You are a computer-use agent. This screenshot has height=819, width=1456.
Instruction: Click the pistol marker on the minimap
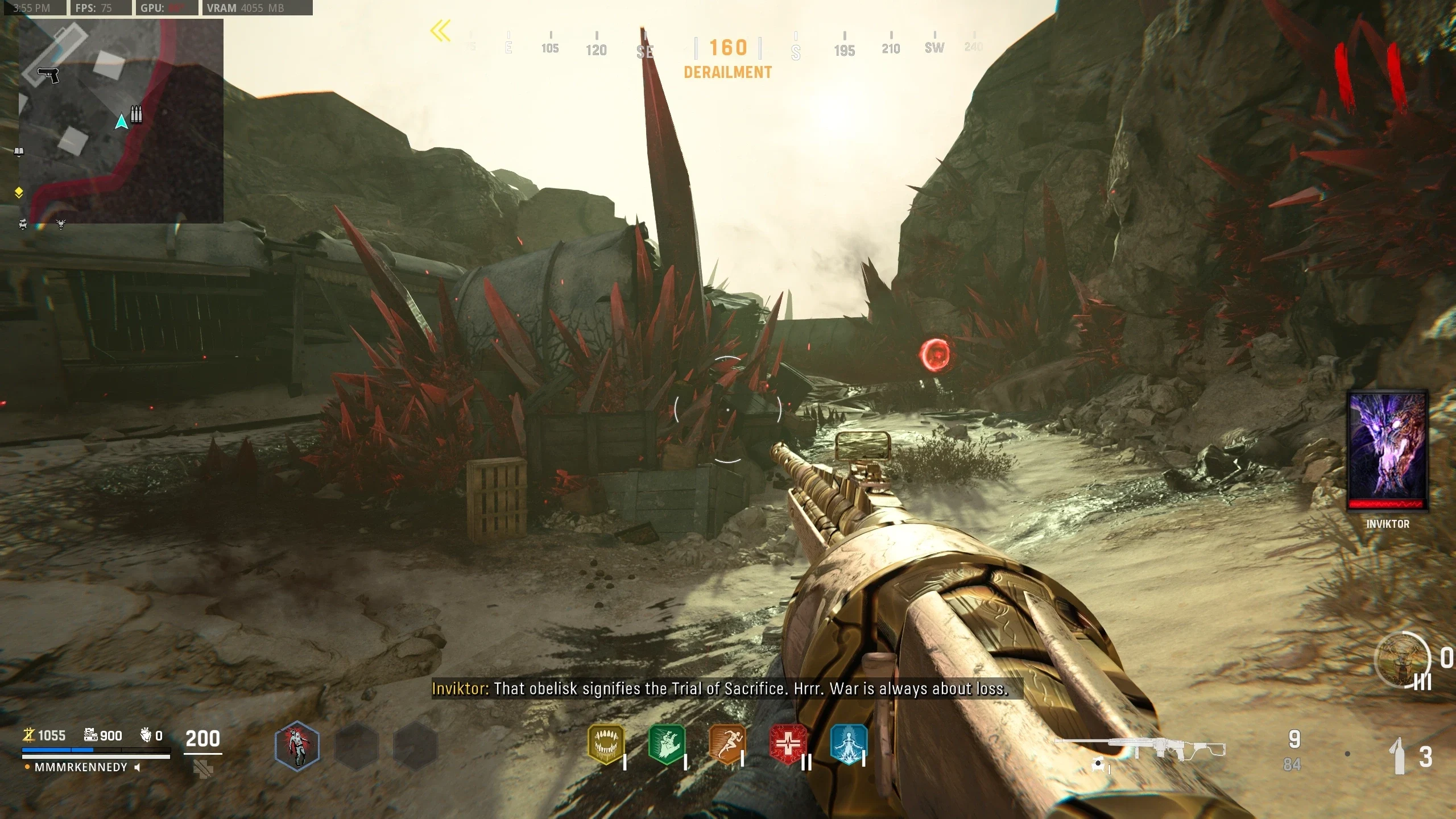48,74
